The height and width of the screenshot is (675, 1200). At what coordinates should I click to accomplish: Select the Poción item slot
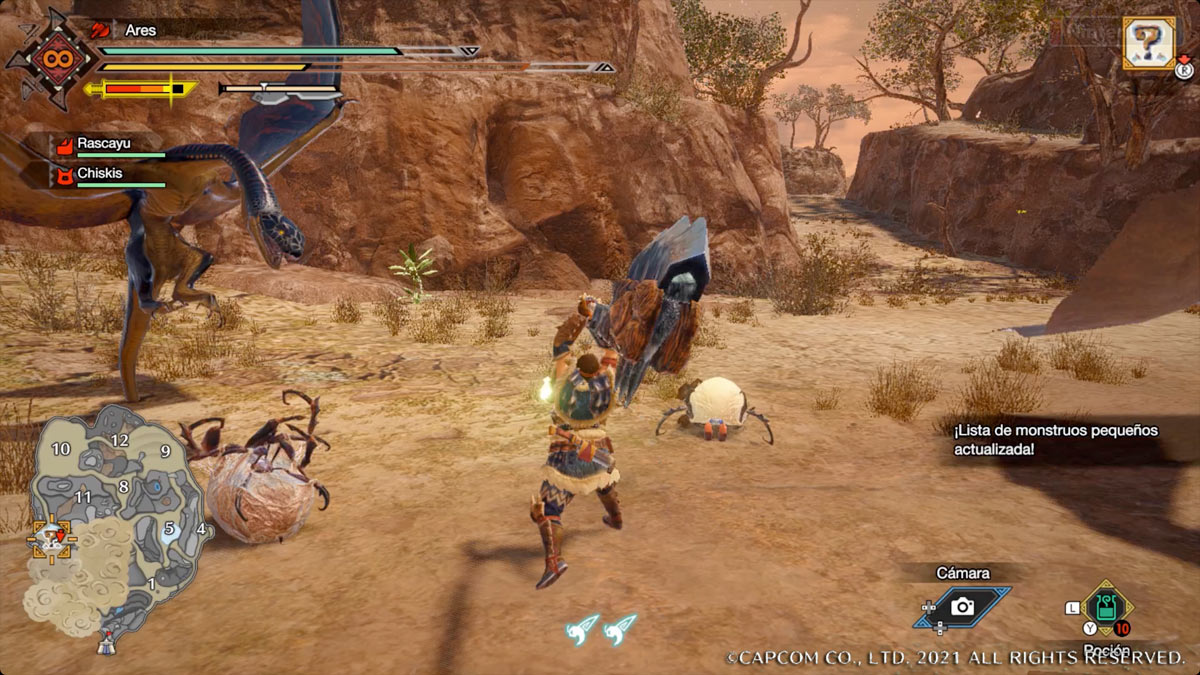pyautogui.click(x=1106, y=608)
